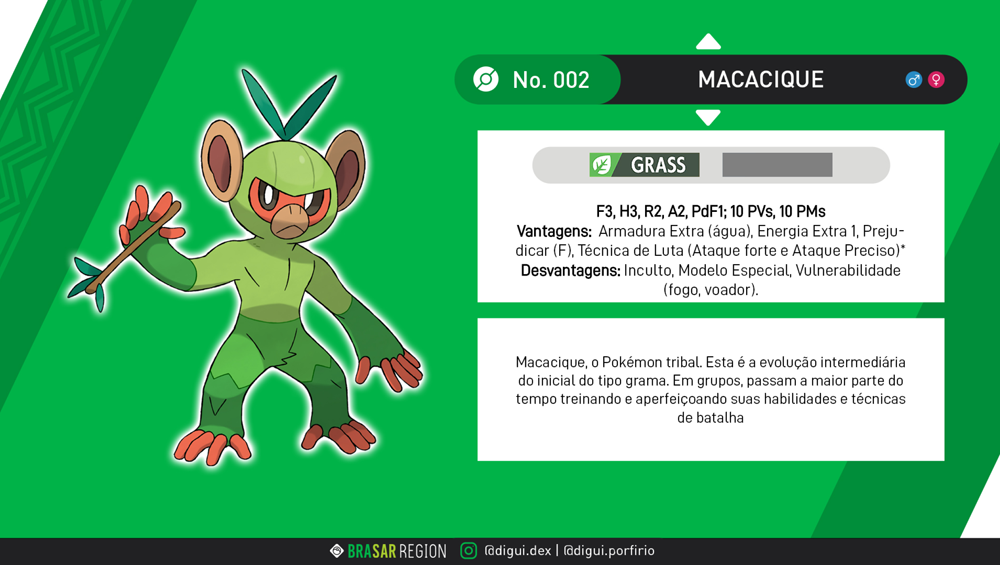Open the @digui.dex Instagram handle
1000x565 pixels.
516,551
